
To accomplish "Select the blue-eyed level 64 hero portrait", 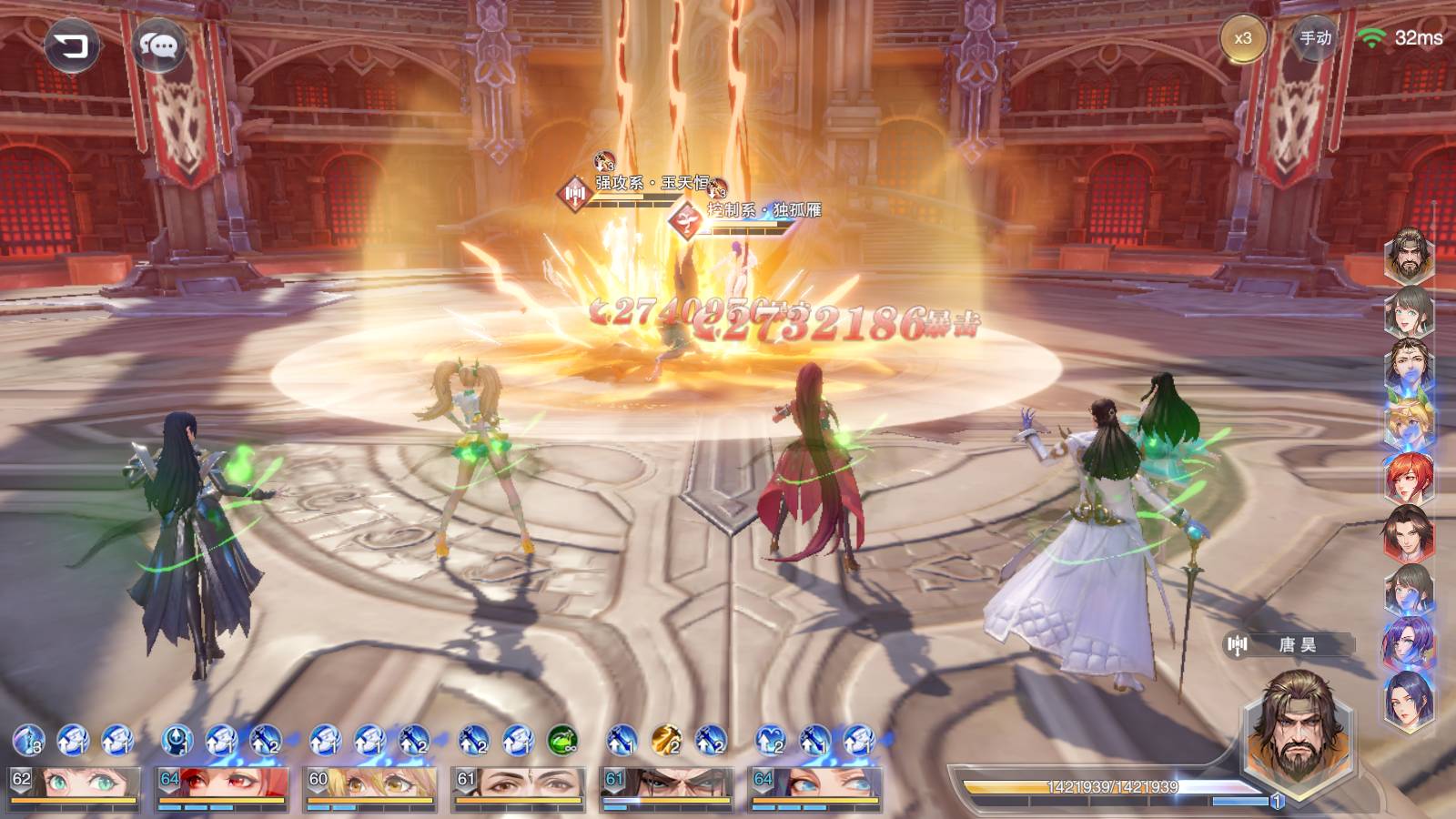I will [x=814, y=788].
